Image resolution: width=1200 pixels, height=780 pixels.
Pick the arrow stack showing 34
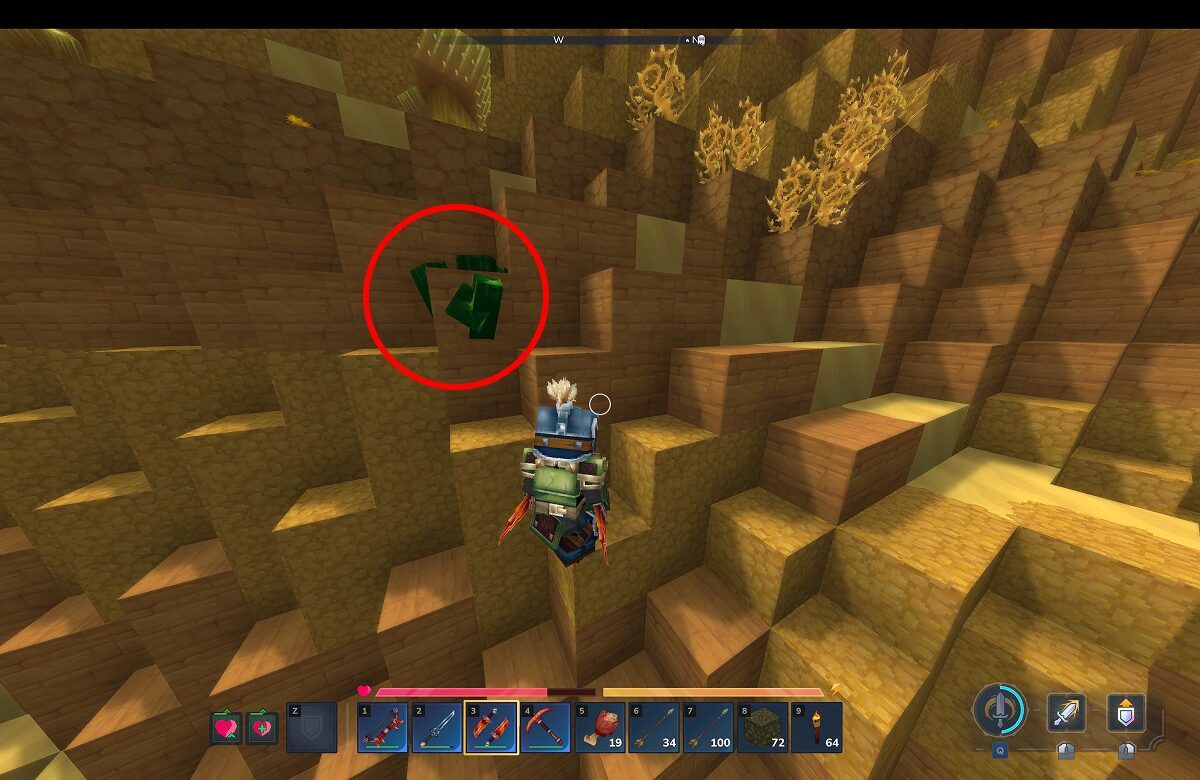653,728
